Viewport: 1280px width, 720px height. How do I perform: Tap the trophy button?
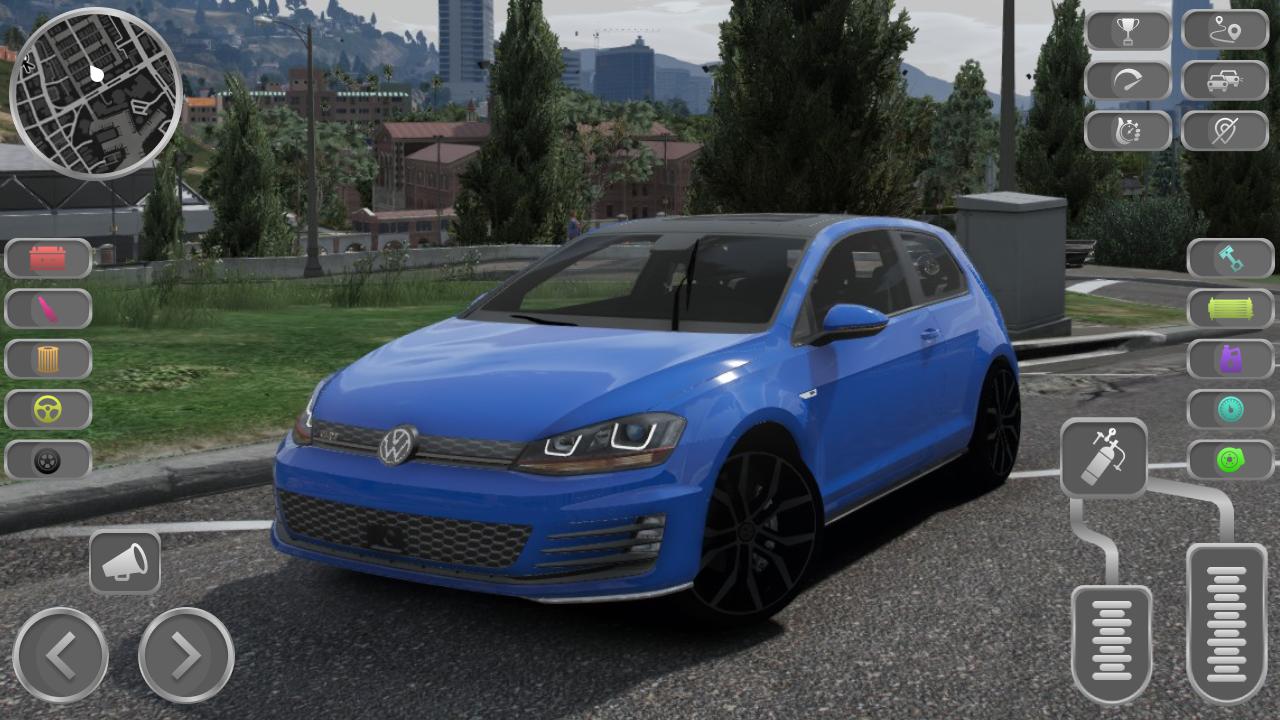pyautogui.click(x=1128, y=31)
